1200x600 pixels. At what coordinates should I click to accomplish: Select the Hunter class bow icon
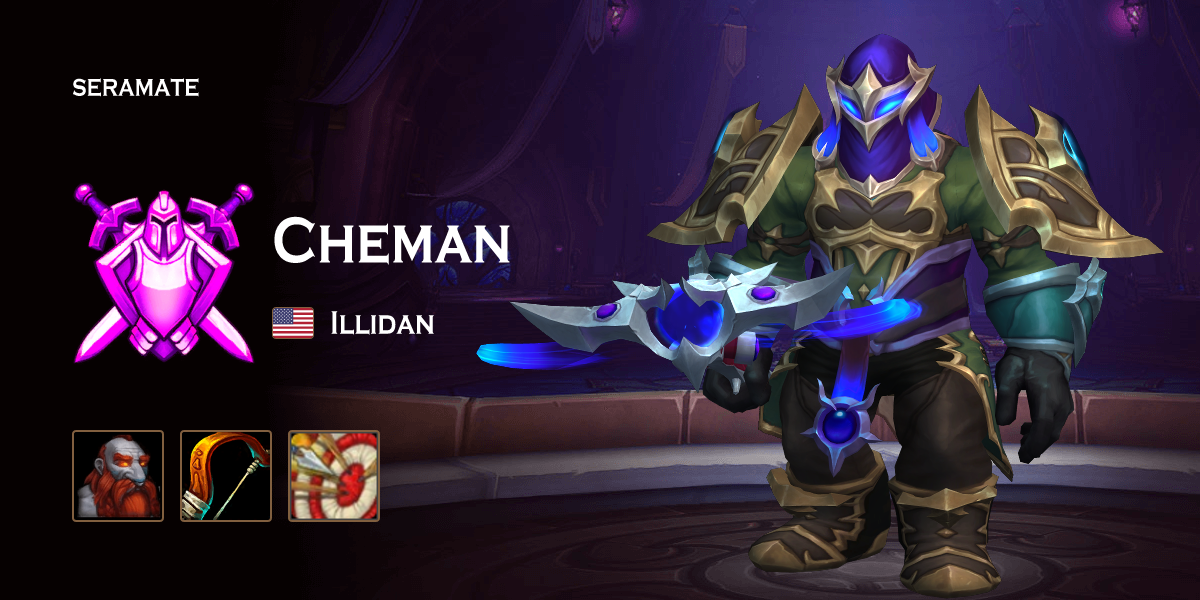(226, 476)
